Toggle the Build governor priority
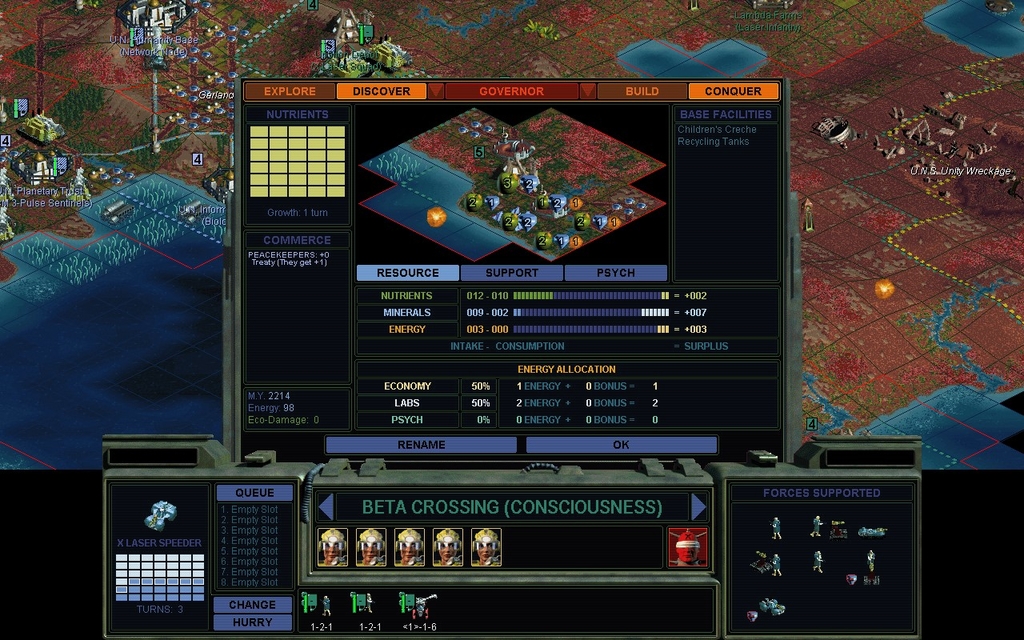Screen dimensions: 1024x640 642,91
